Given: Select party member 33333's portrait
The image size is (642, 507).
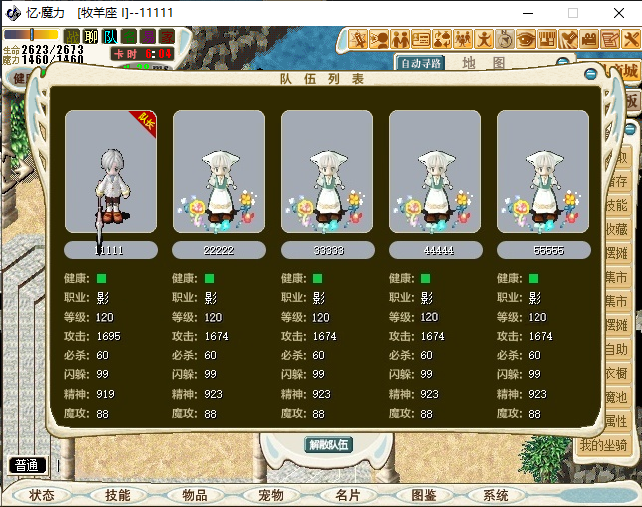Looking at the screenshot, I should (x=327, y=172).
